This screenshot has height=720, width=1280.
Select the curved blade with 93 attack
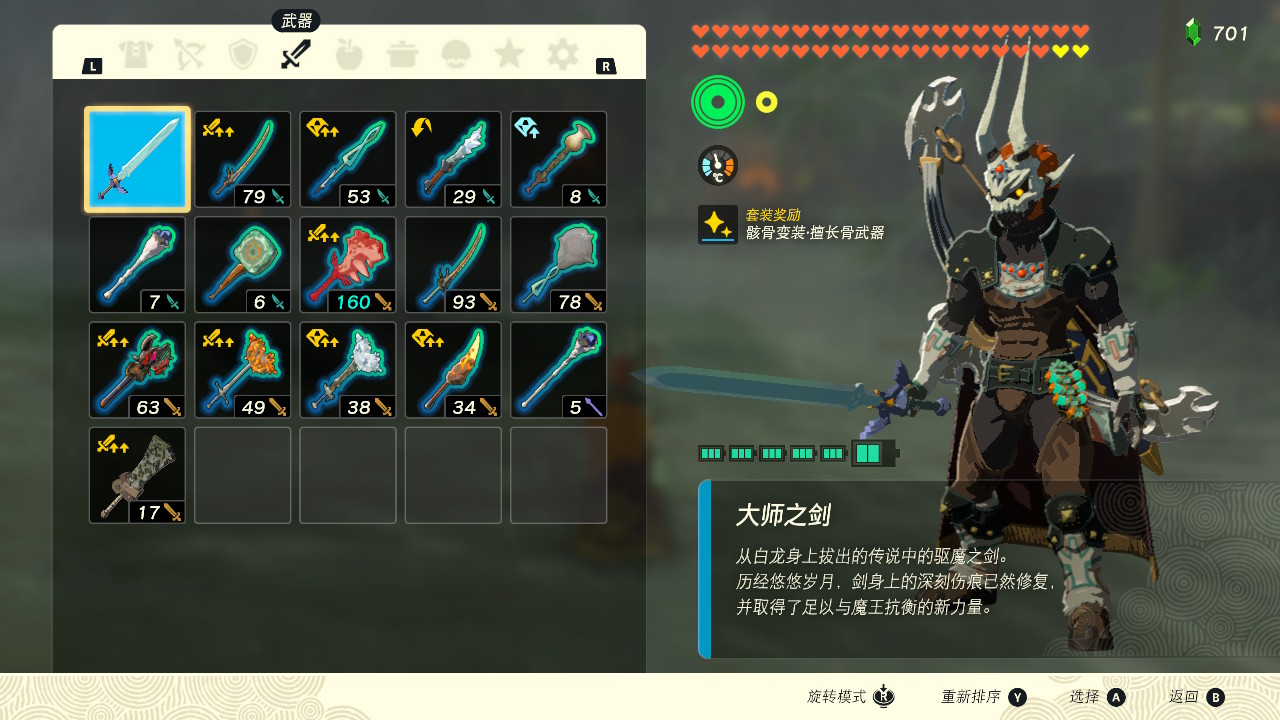[x=453, y=265]
